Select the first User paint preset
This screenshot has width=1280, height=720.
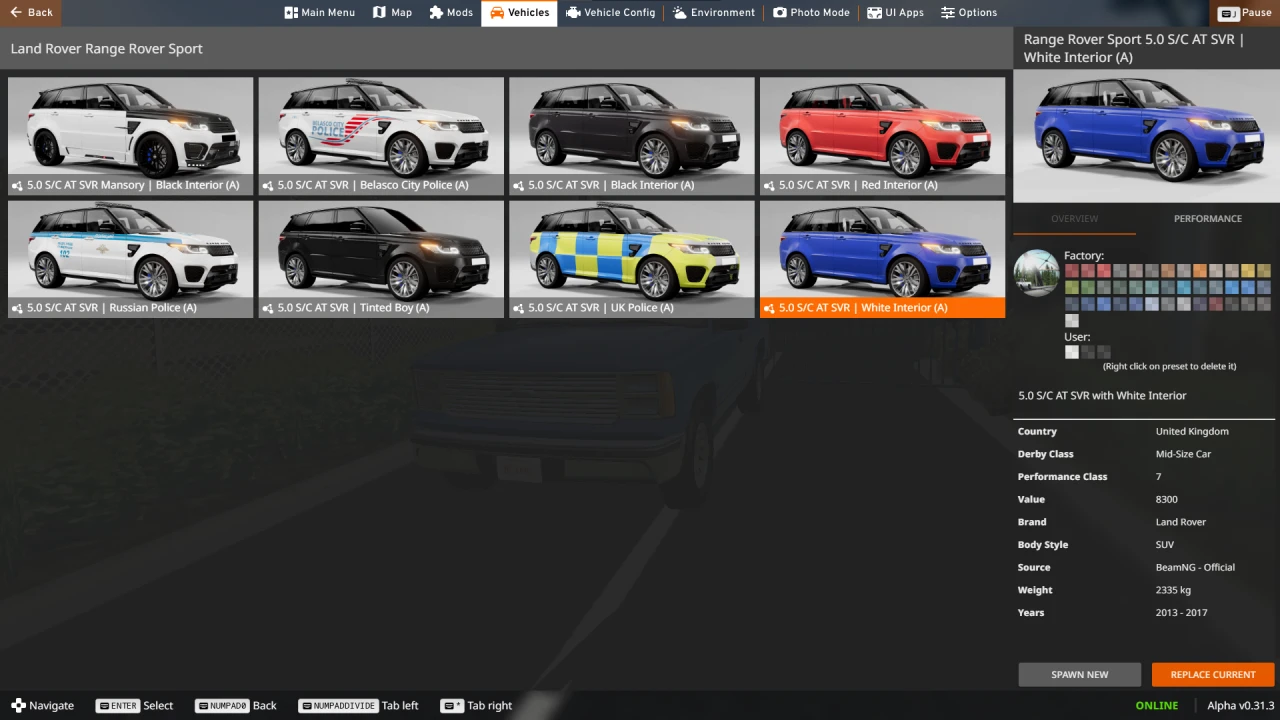tap(1071, 352)
